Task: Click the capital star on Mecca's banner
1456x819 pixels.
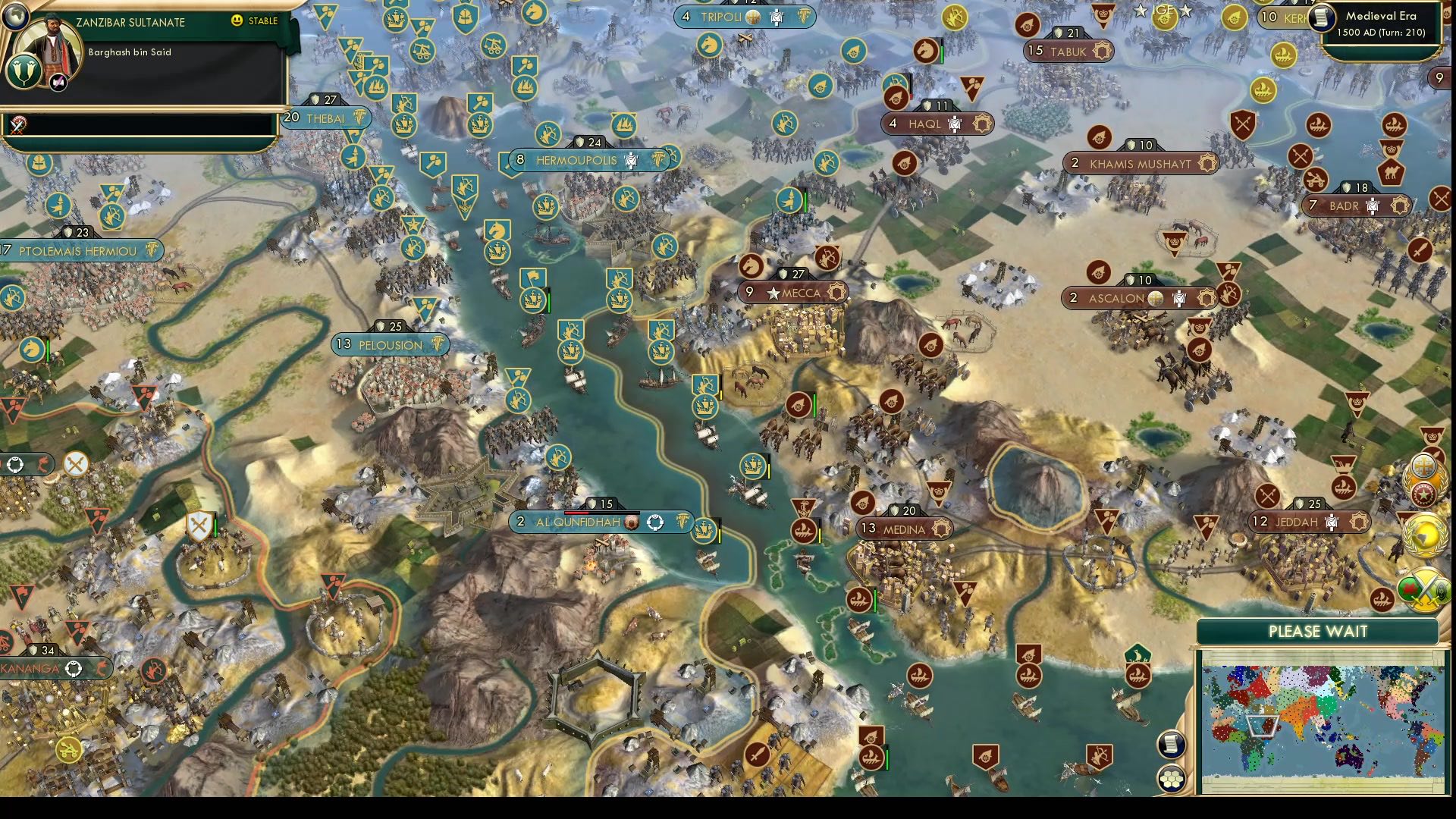Action: [773, 292]
